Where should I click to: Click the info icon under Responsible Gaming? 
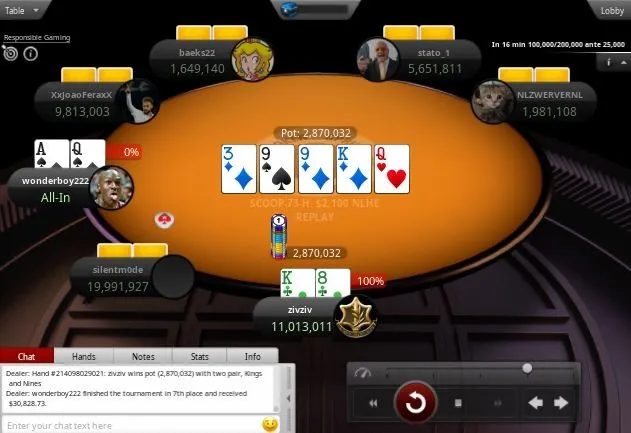[30, 54]
